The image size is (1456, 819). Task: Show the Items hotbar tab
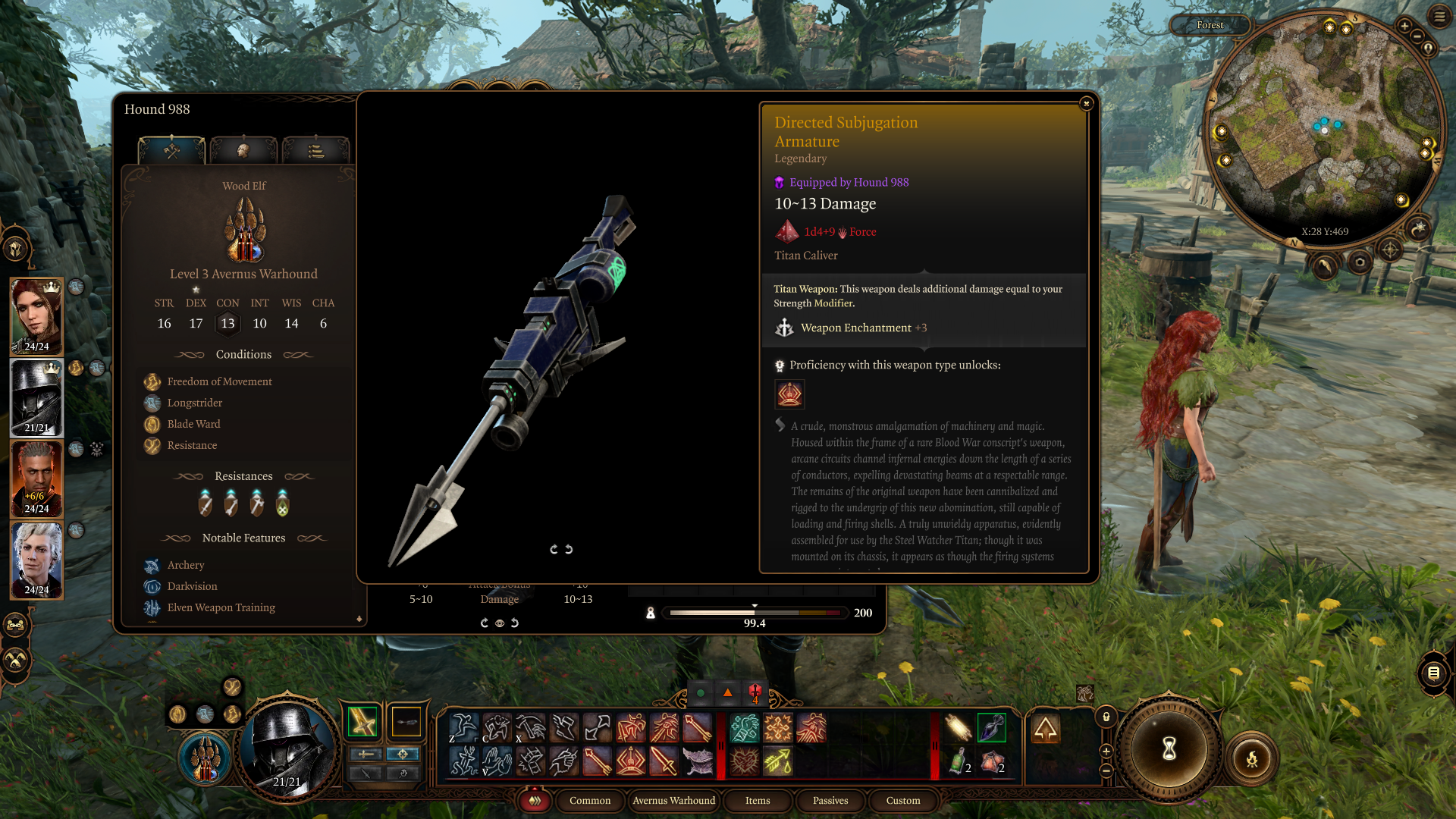click(757, 800)
